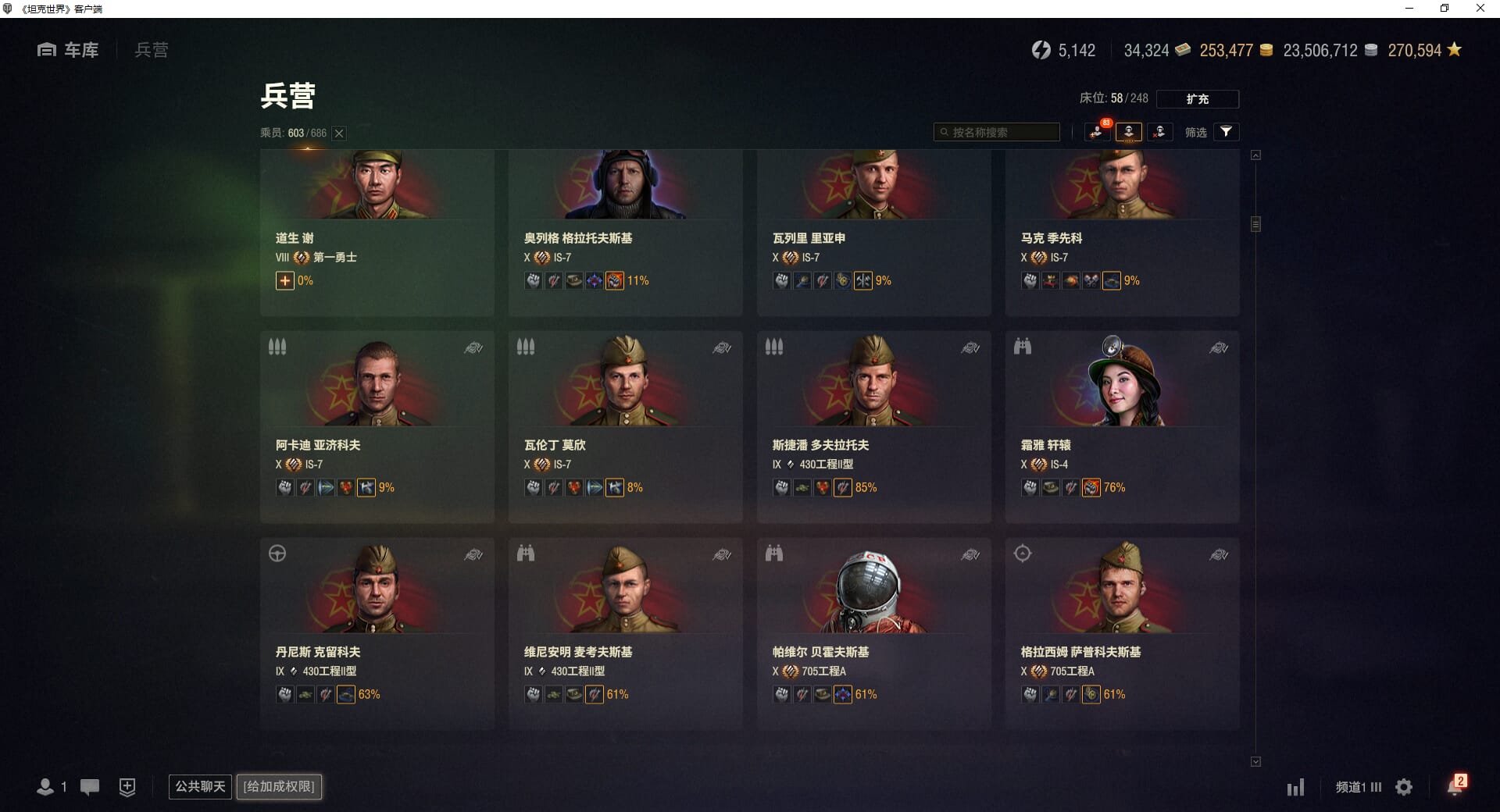Open the 公共聊天 public chat tab
This screenshot has width=1500, height=812.
click(x=200, y=786)
